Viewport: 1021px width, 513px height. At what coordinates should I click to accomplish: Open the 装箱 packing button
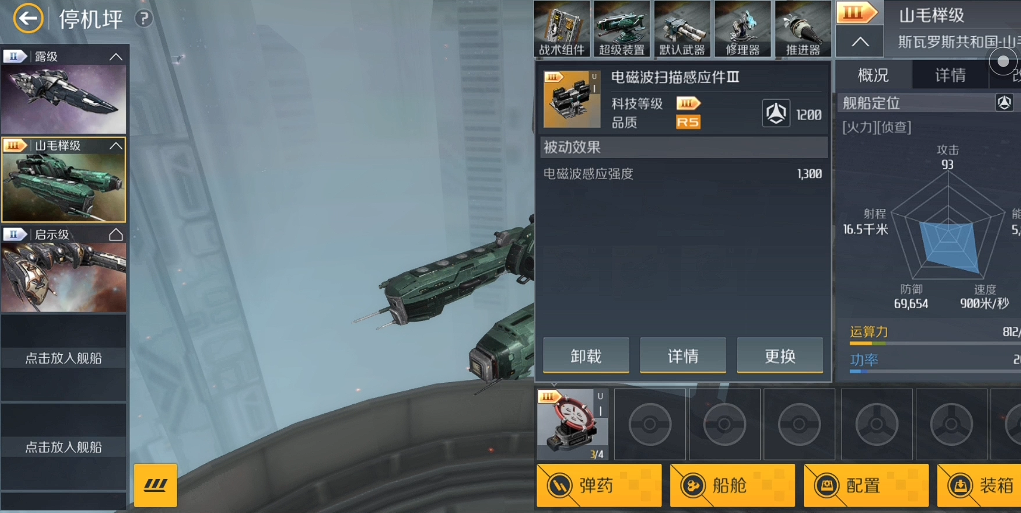click(985, 486)
